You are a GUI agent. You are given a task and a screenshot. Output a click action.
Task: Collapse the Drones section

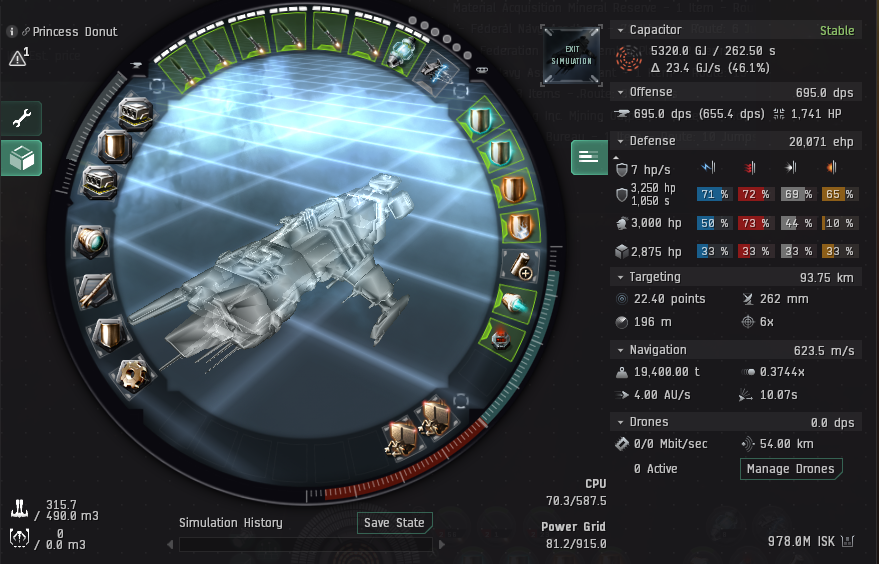618,422
